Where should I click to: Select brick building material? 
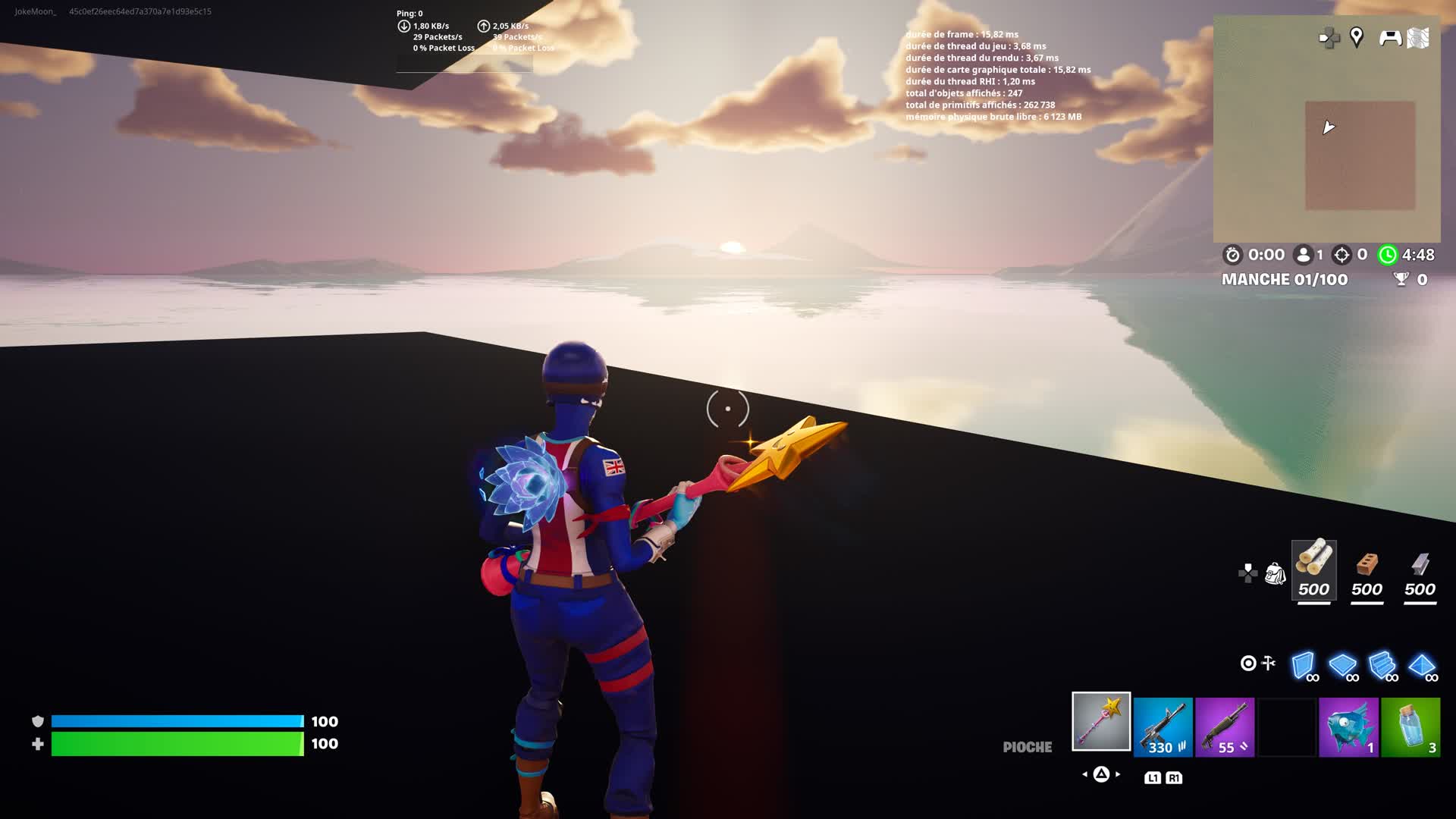click(1367, 570)
